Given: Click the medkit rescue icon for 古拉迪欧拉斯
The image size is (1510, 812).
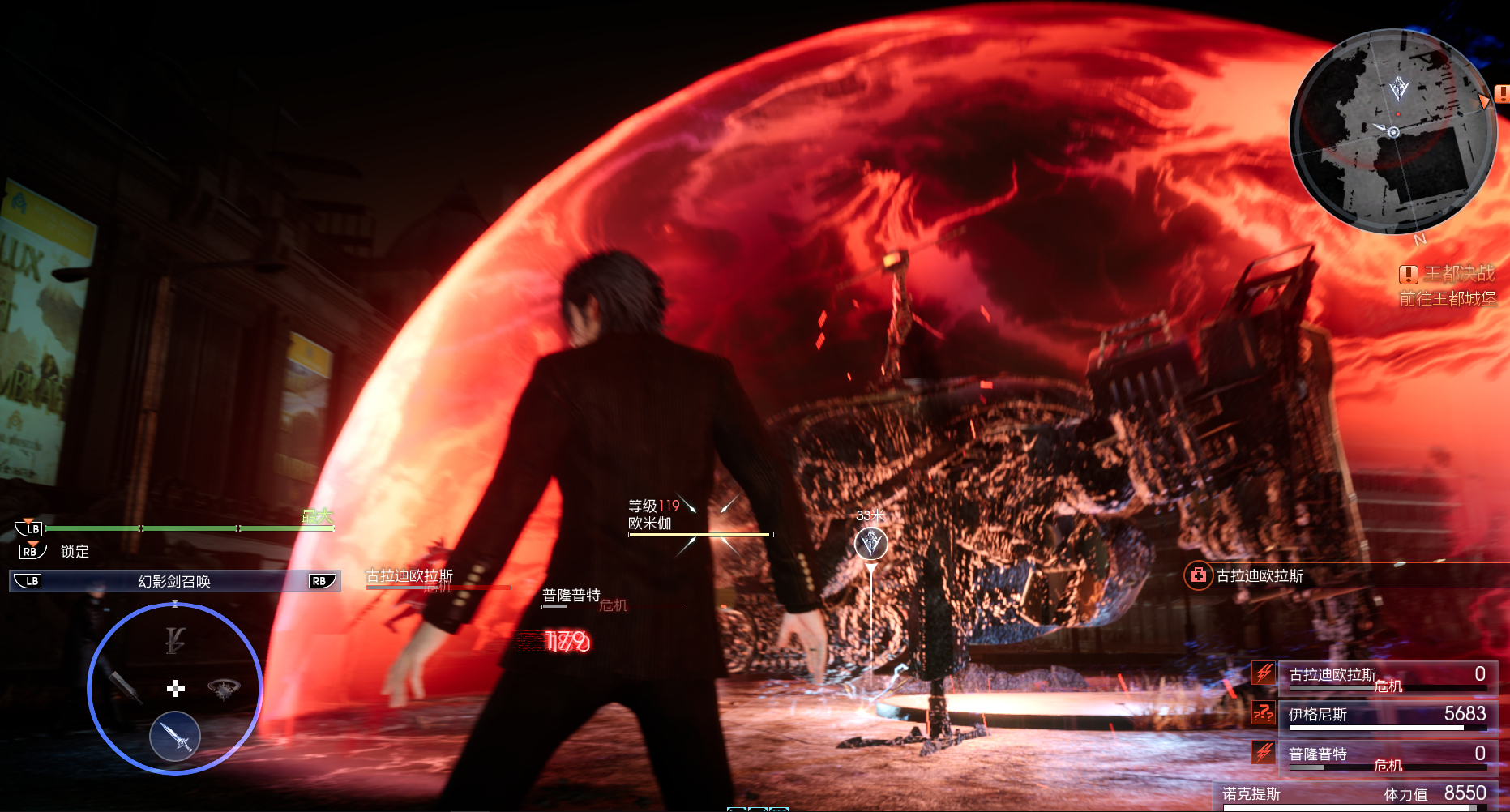Looking at the screenshot, I should (1198, 576).
